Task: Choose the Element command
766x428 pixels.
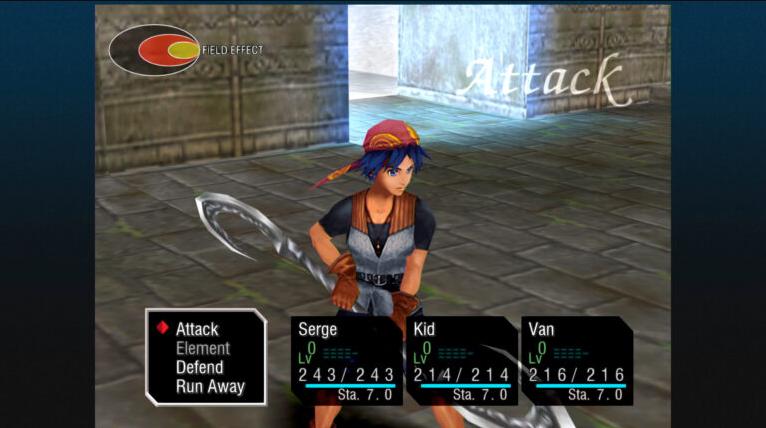Action: pyautogui.click(x=203, y=349)
